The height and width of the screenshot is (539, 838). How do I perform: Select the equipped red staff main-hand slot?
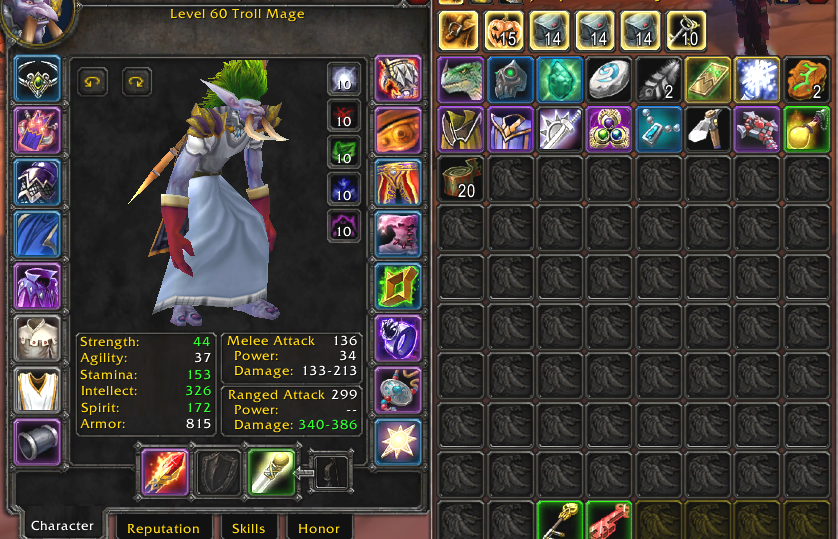[x=165, y=472]
